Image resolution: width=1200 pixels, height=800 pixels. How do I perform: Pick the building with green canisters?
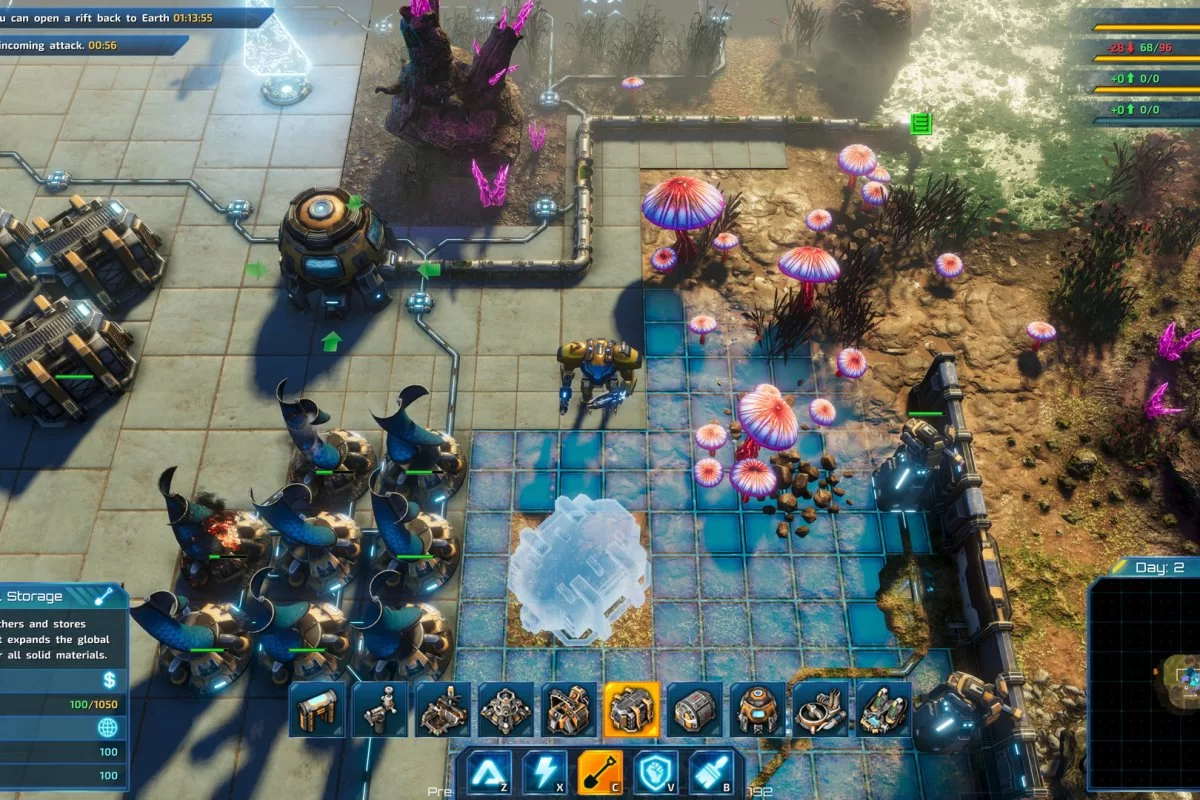(x=883, y=709)
